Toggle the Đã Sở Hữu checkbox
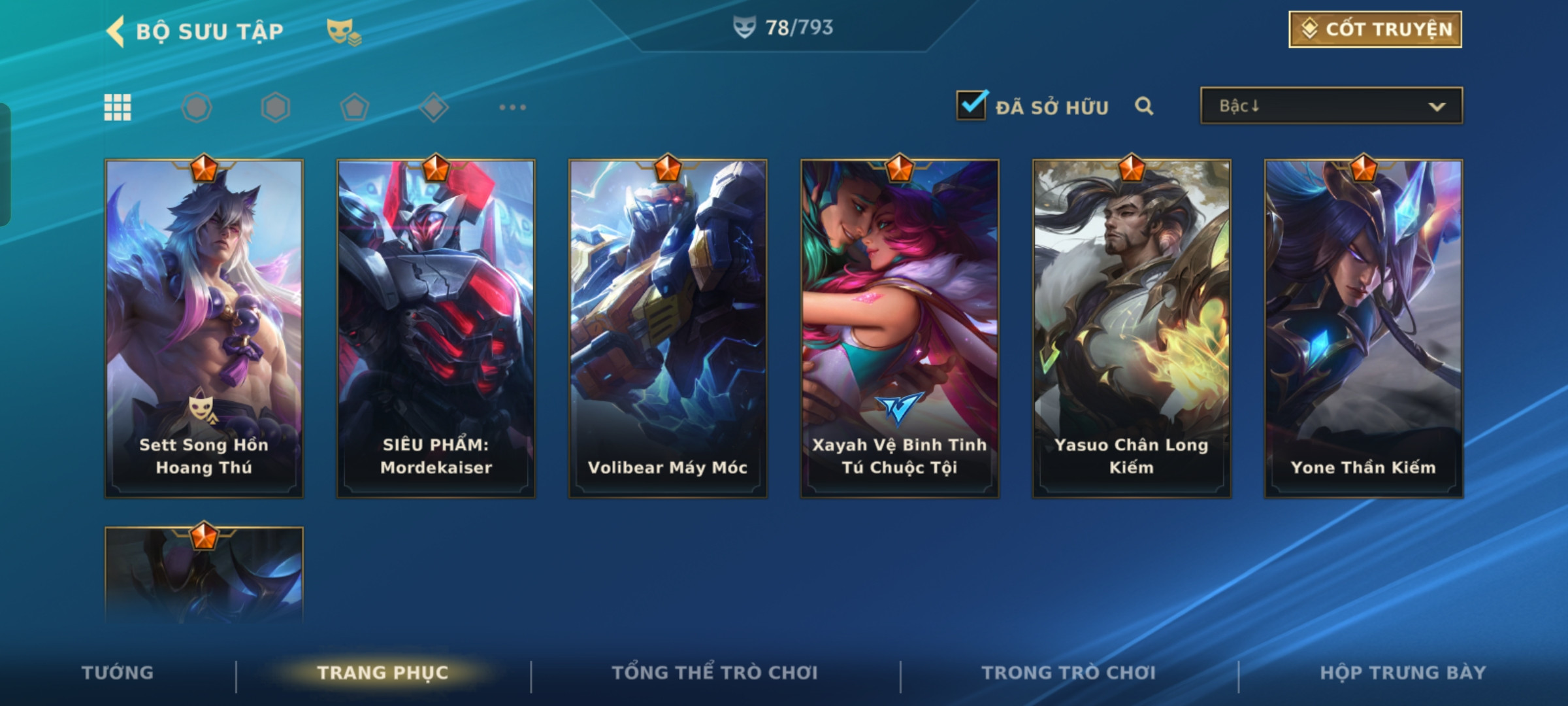The height and width of the screenshot is (706, 1568). point(971,106)
